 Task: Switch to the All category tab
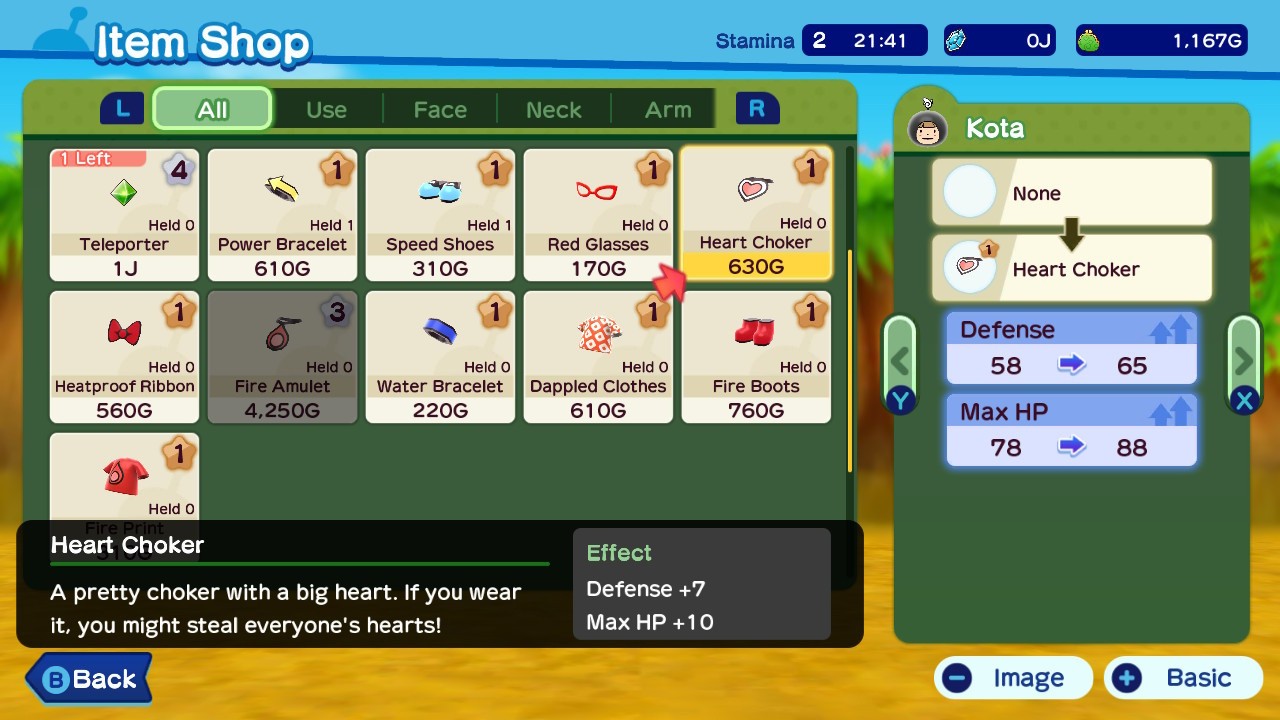pyautogui.click(x=212, y=109)
